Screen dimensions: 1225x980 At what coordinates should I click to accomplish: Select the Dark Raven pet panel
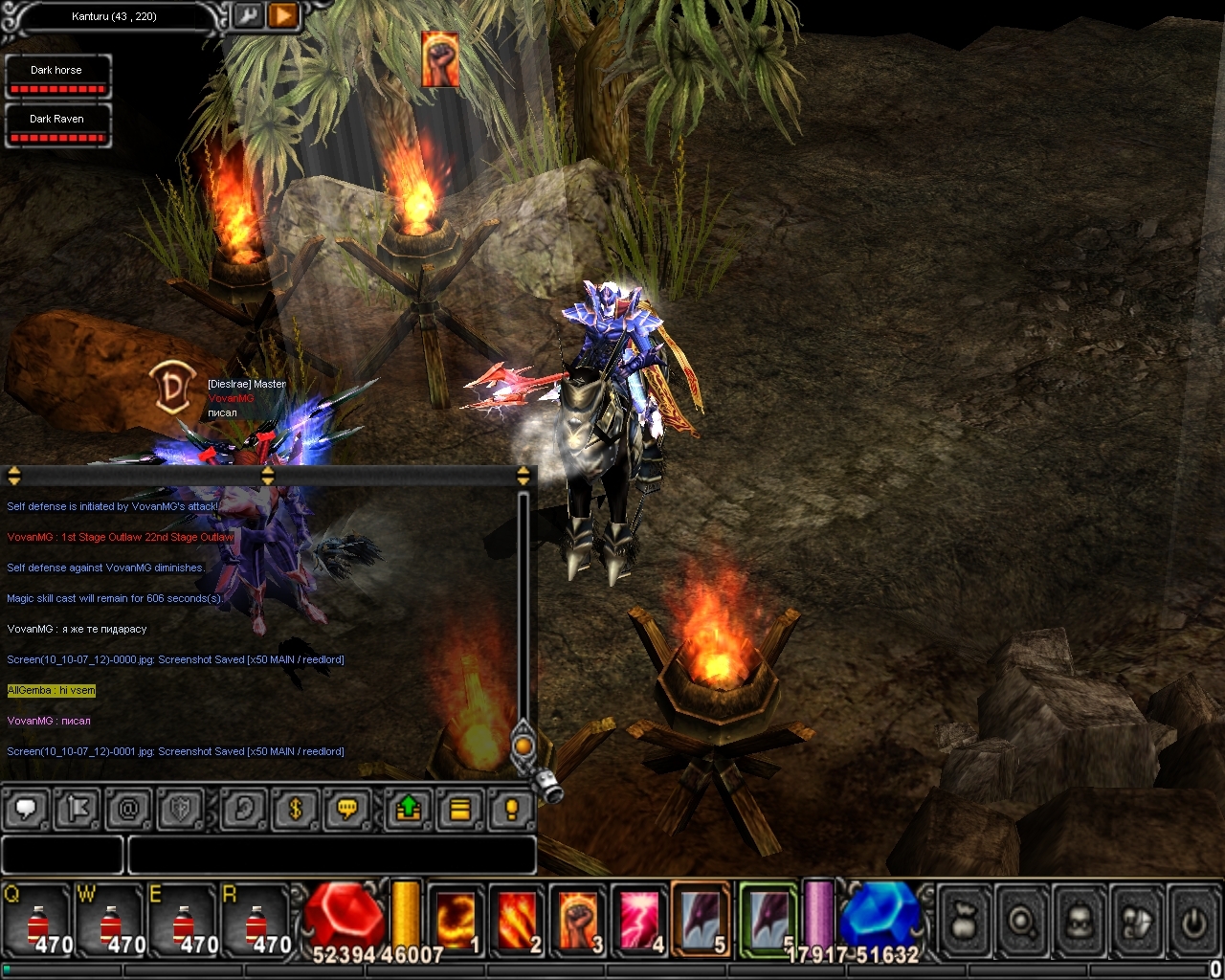click(57, 125)
